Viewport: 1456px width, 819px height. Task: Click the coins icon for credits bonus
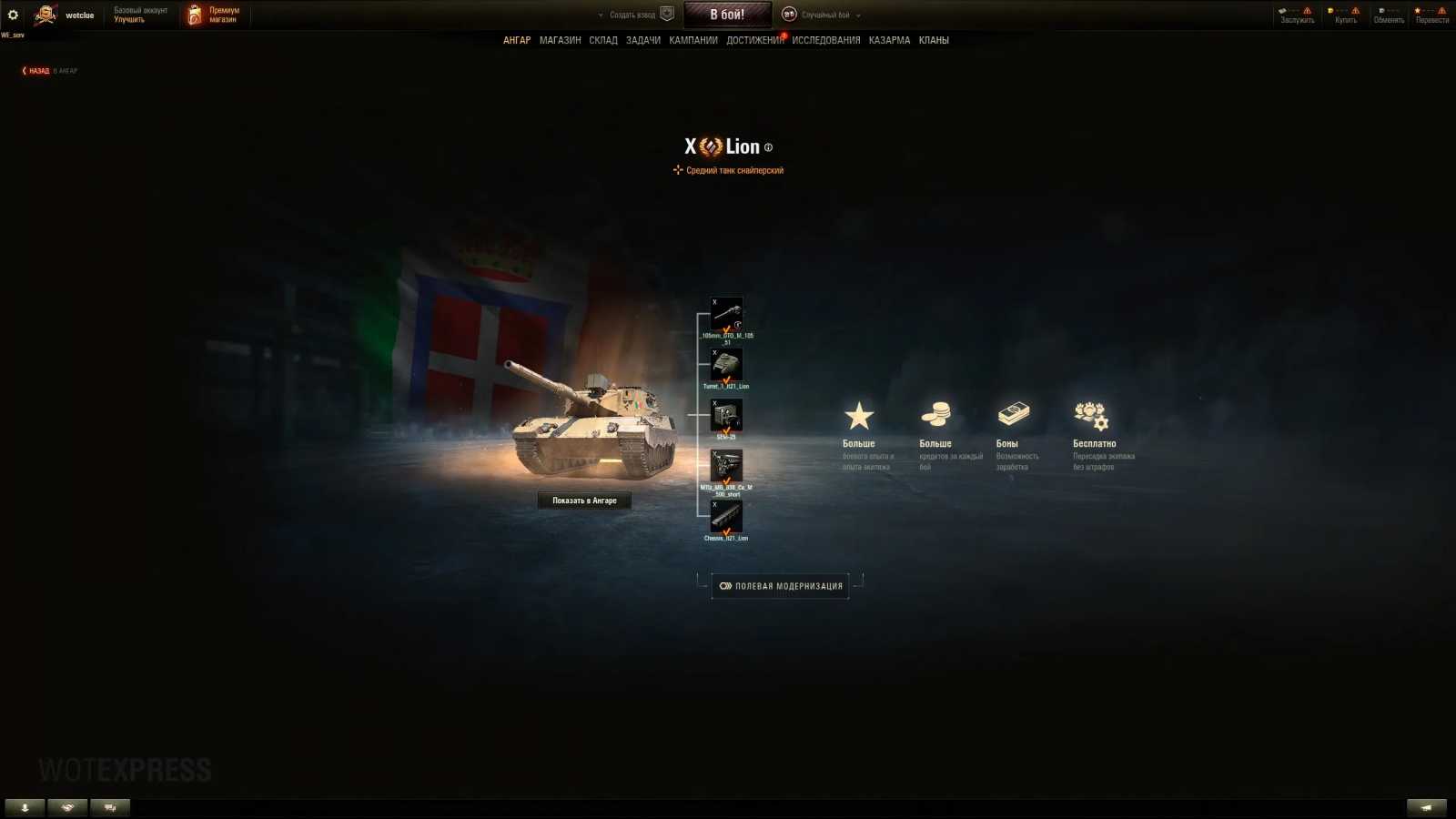pyautogui.click(x=937, y=414)
